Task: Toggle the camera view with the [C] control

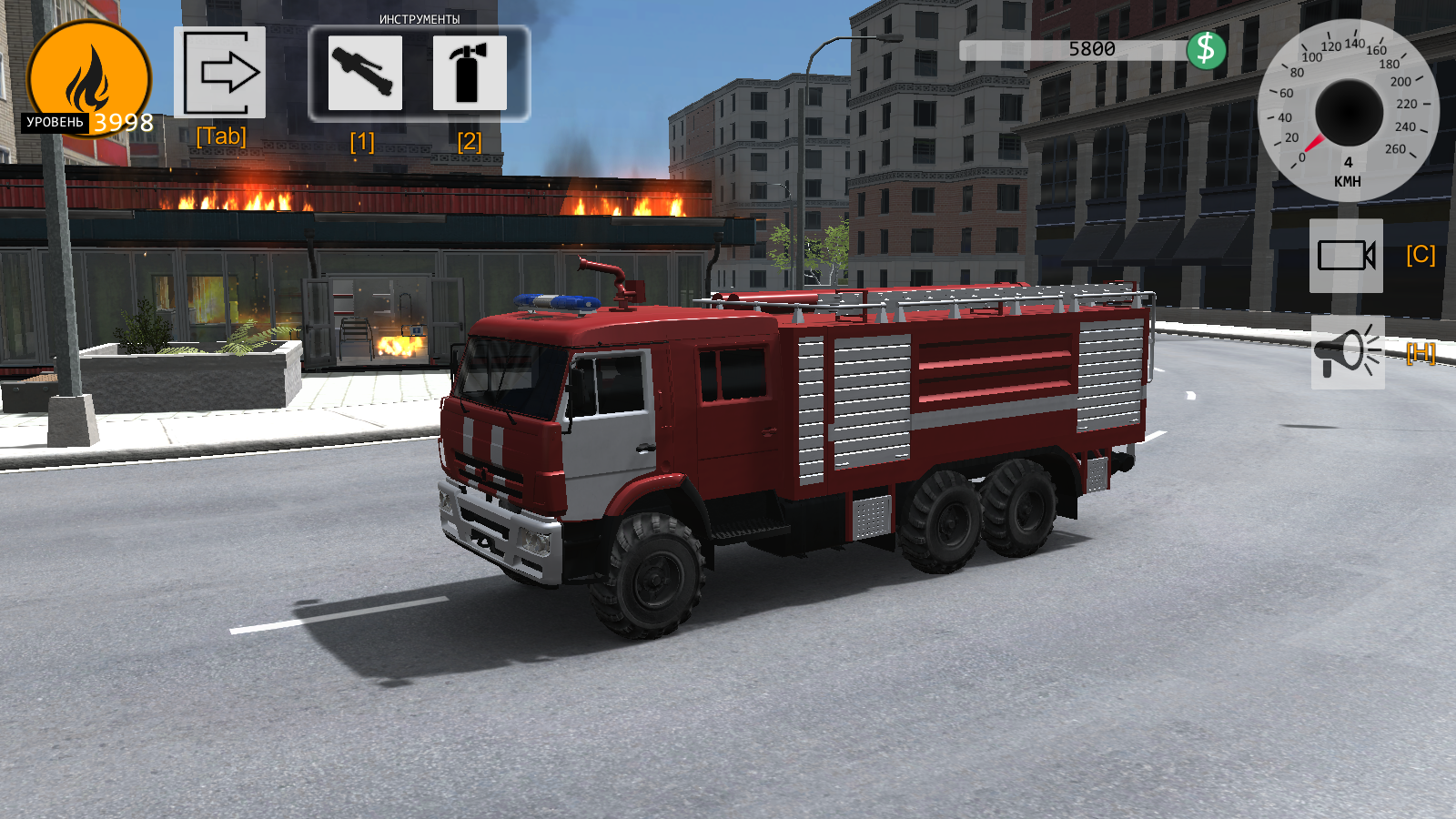Action: point(1421,258)
